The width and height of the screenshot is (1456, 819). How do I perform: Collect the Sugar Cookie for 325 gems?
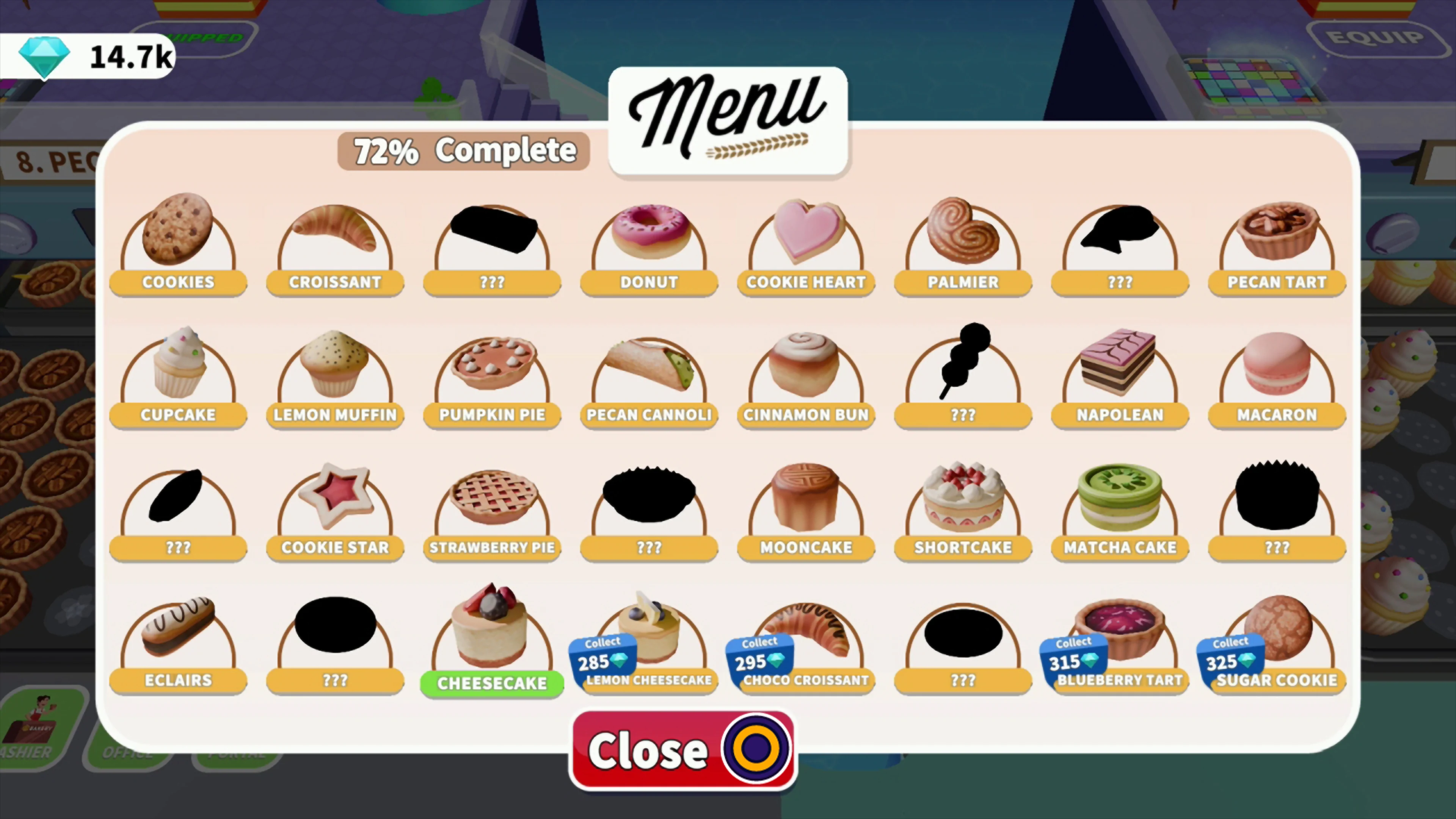click(1230, 659)
